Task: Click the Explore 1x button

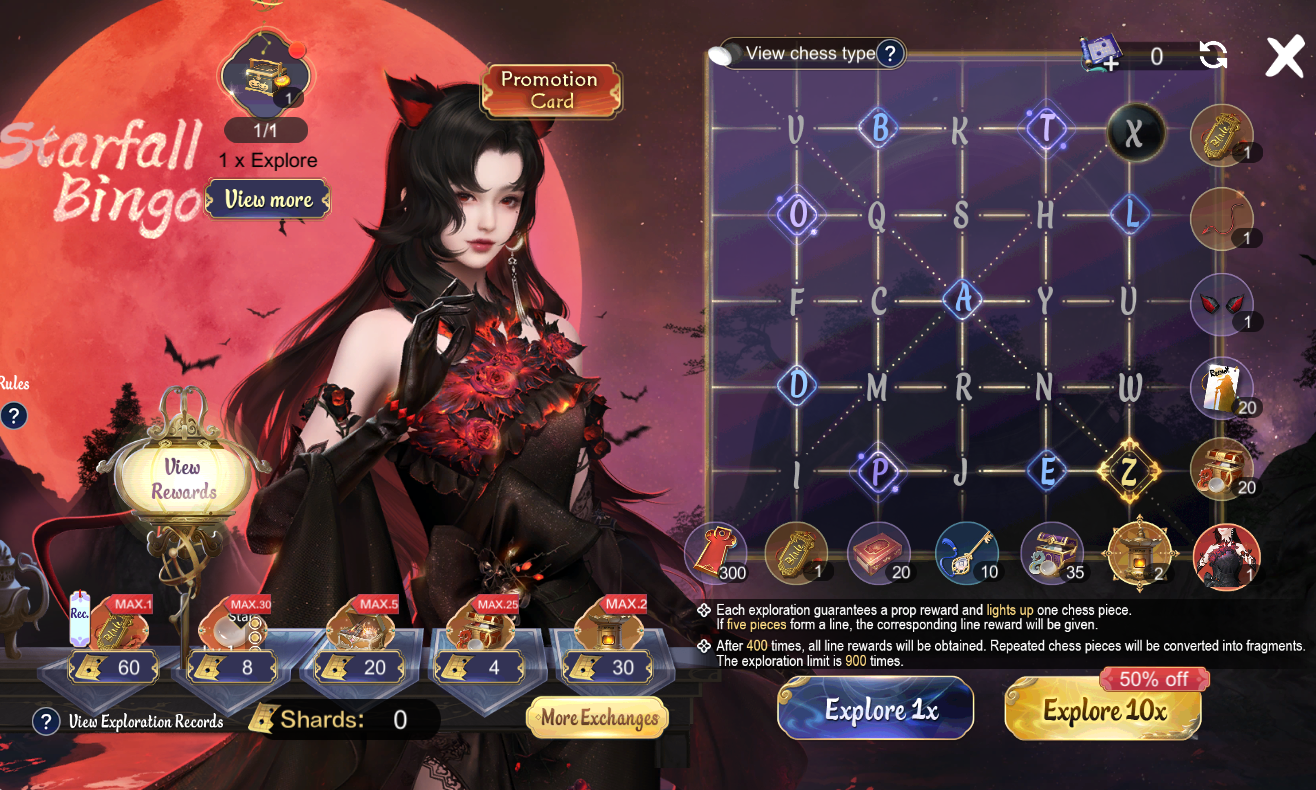Action: click(875, 709)
